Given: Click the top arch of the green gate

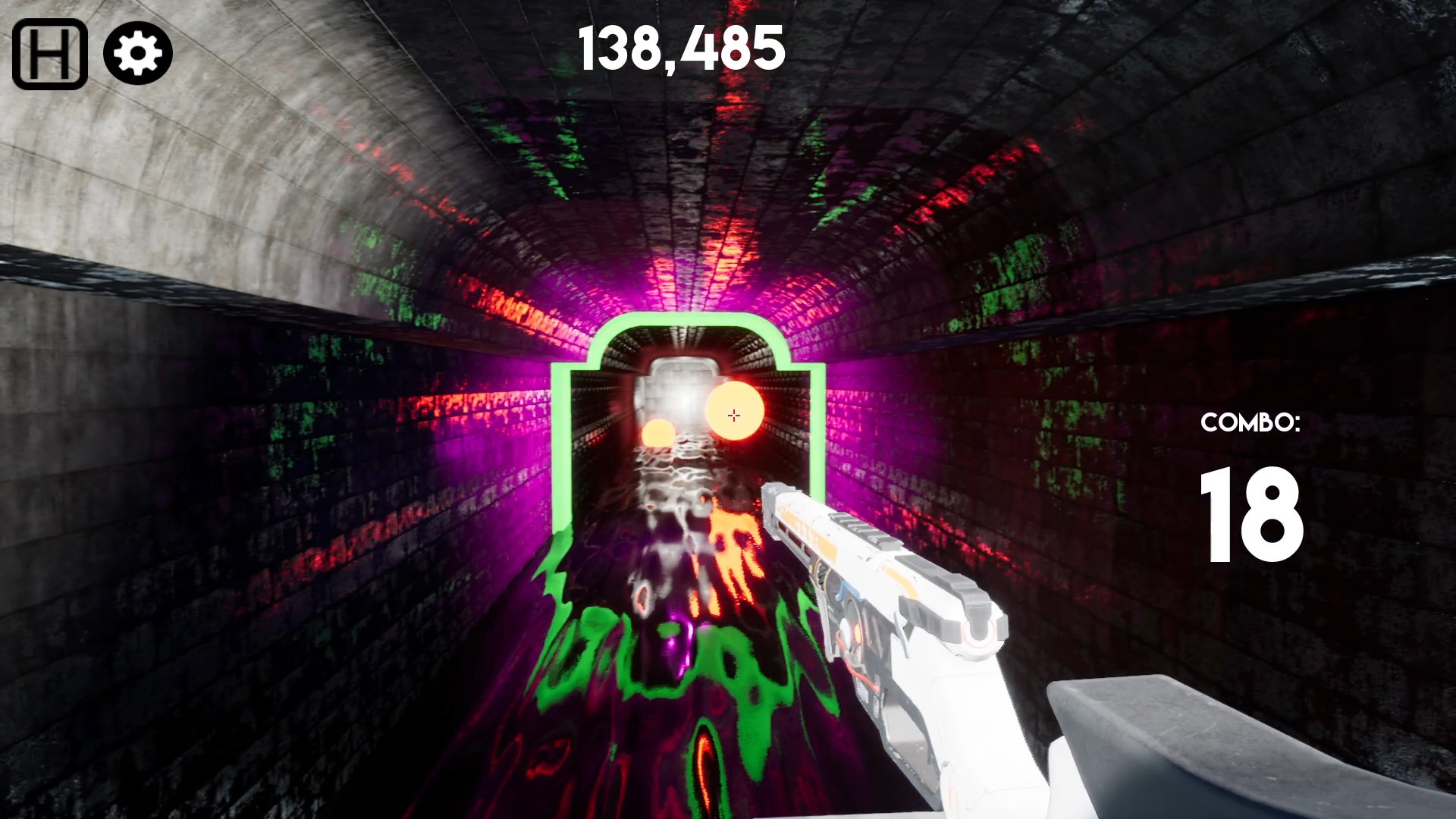Looking at the screenshot, I should click(682, 320).
